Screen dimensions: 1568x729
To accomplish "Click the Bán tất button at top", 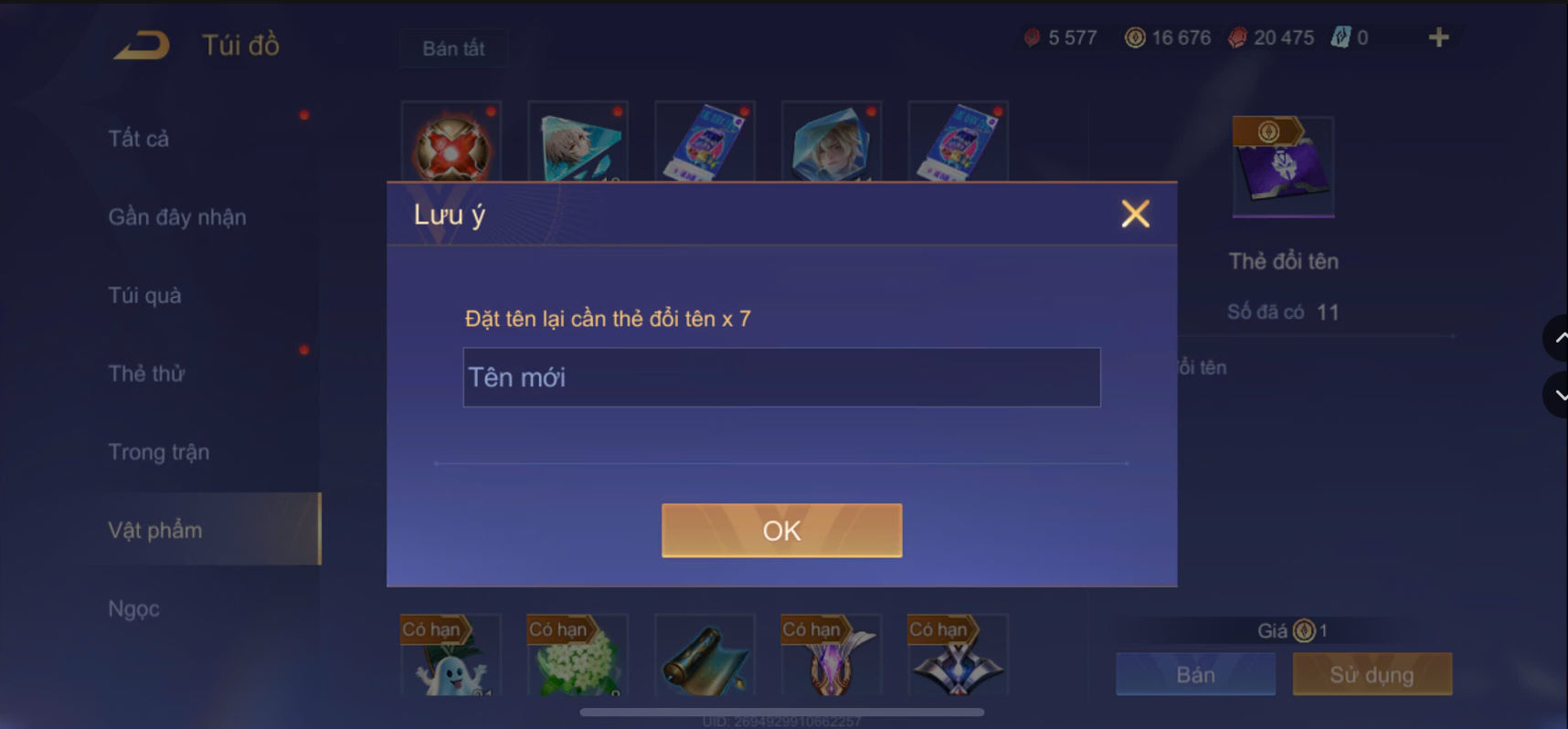I will [453, 48].
